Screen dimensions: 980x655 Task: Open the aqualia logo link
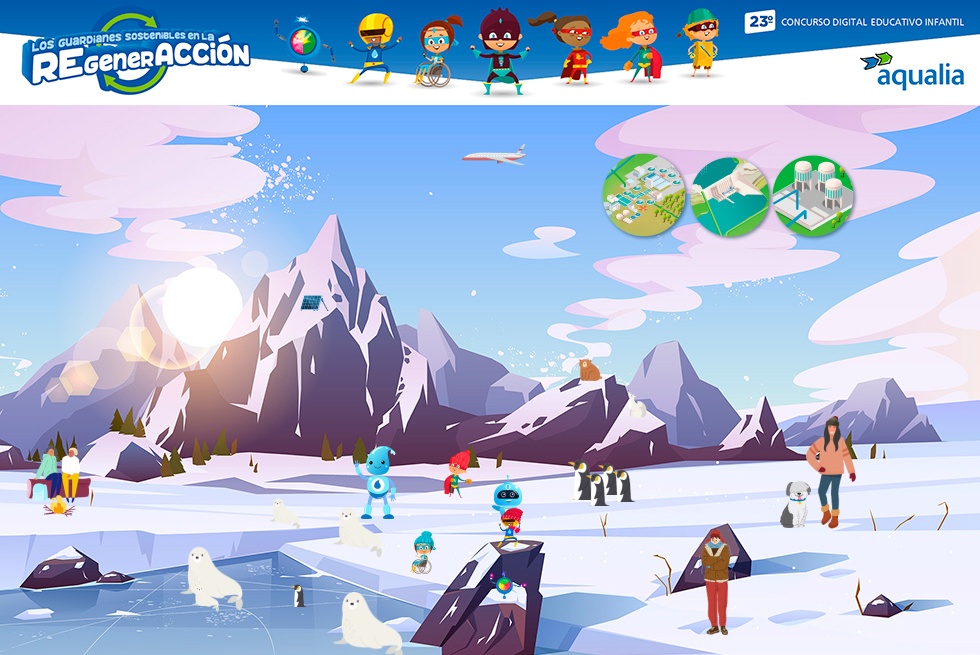pyautogui.click(x=912, y=69)
